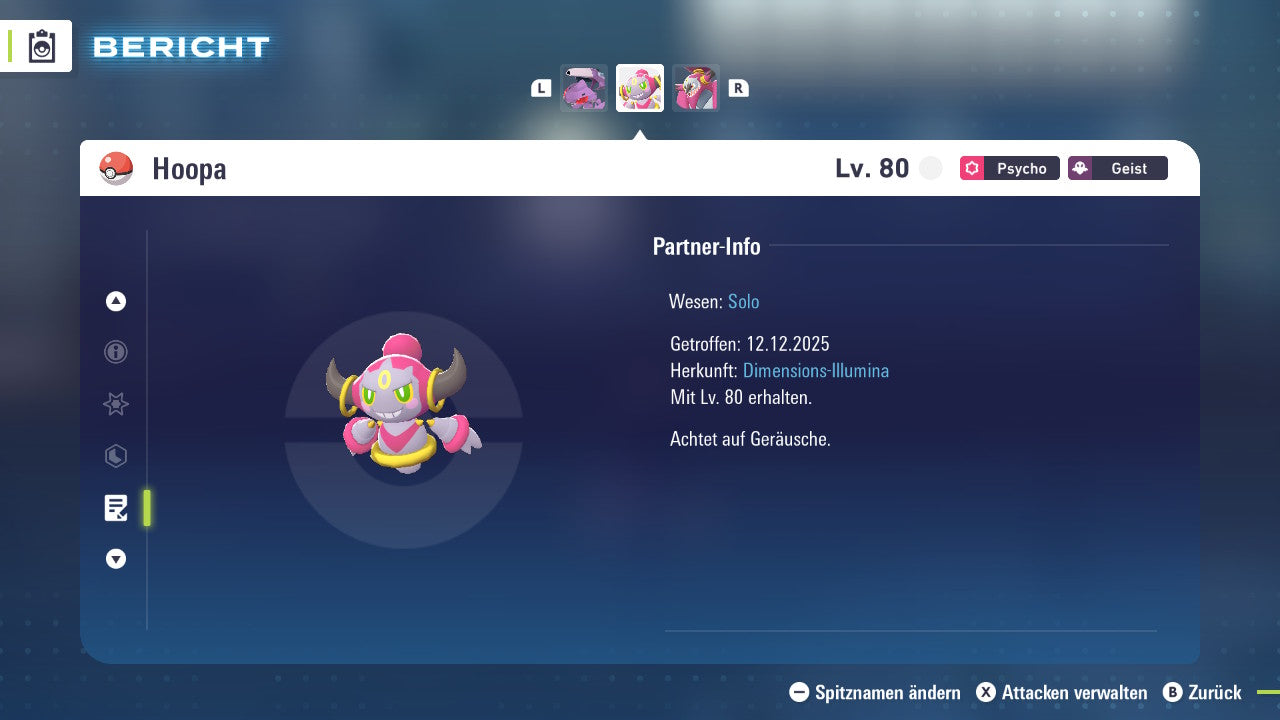Select the highlighted memo report icon in sidebar
Image resolution: width=1280 pixels, height=720 pixels.
[x=115, y=508]
